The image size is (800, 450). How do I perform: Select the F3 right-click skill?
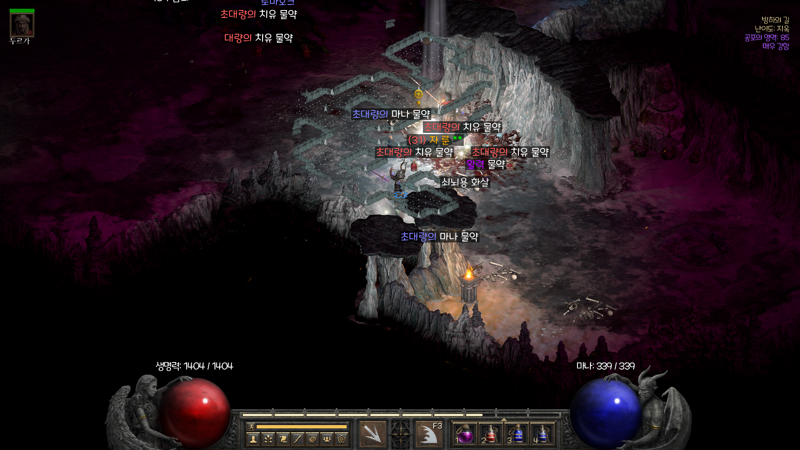(430, 433)
